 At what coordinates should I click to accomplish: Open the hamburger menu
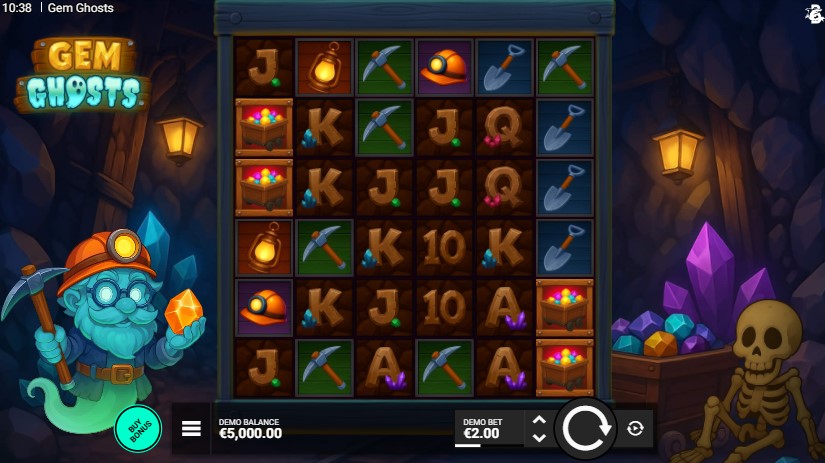[191, 429]
